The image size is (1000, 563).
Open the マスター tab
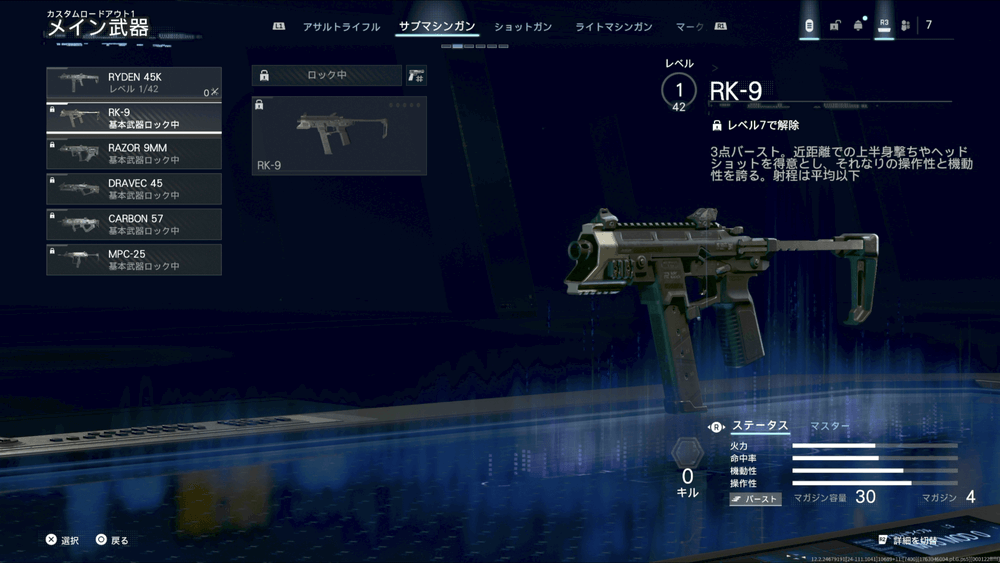[x=830, y=426]
